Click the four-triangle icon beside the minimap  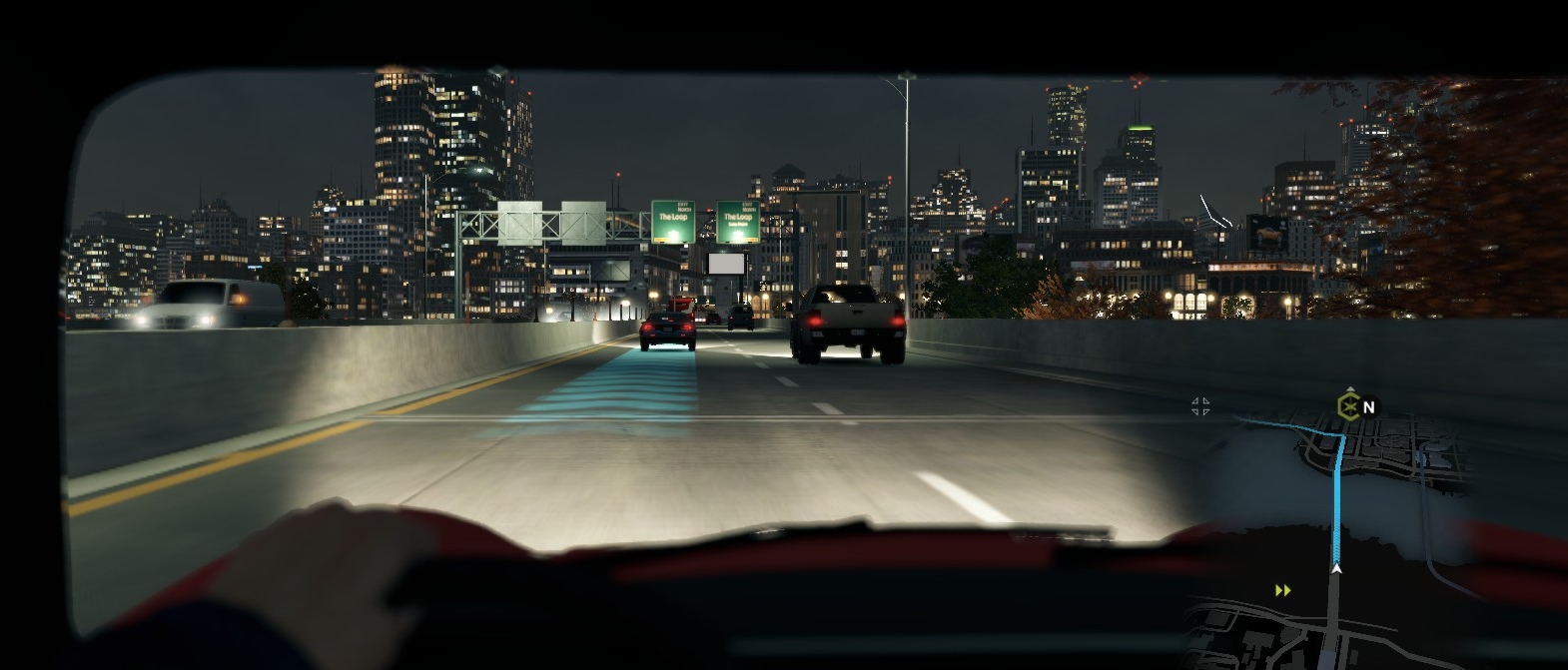click(1200, 405)
